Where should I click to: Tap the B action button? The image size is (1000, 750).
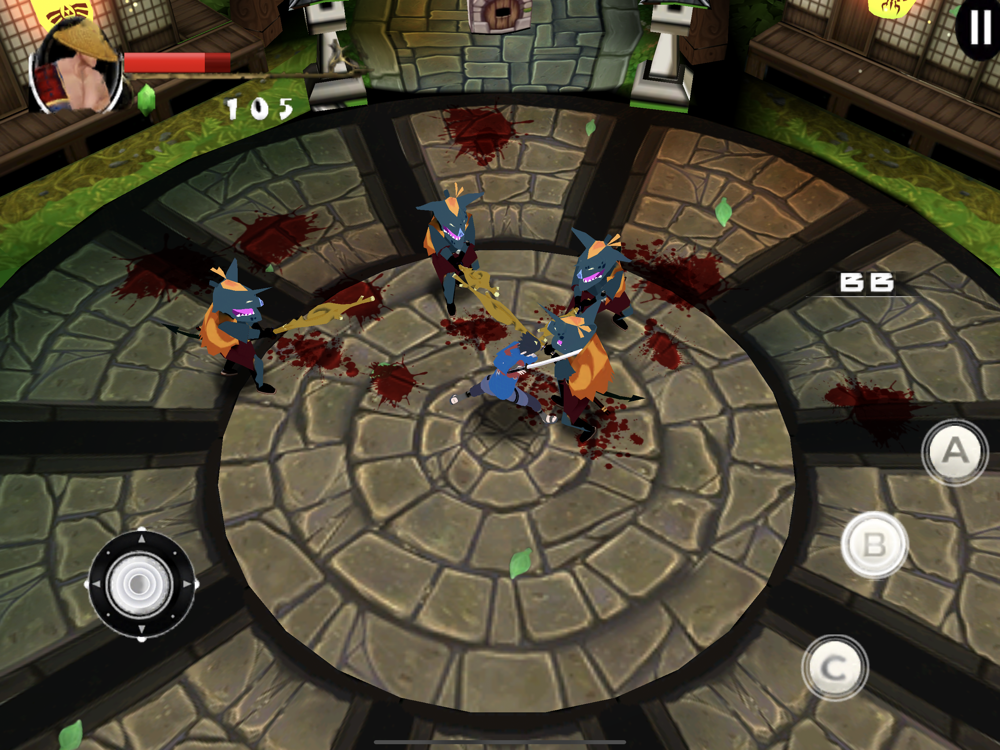[x=874, y=545]
